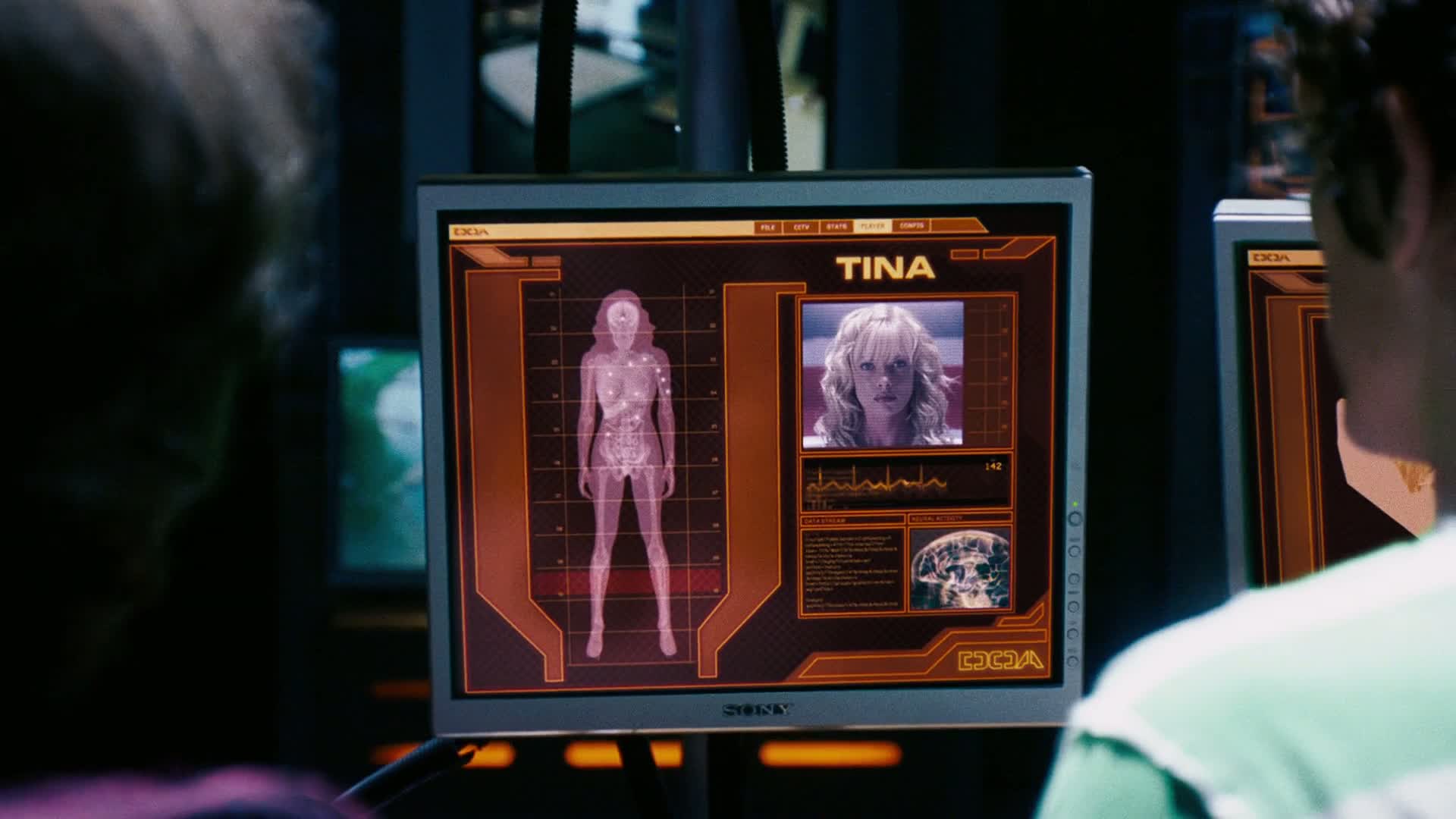Viewport: 1456px width, 819px height.
Task: Show the STATS tab
Action: coord(836,227)
